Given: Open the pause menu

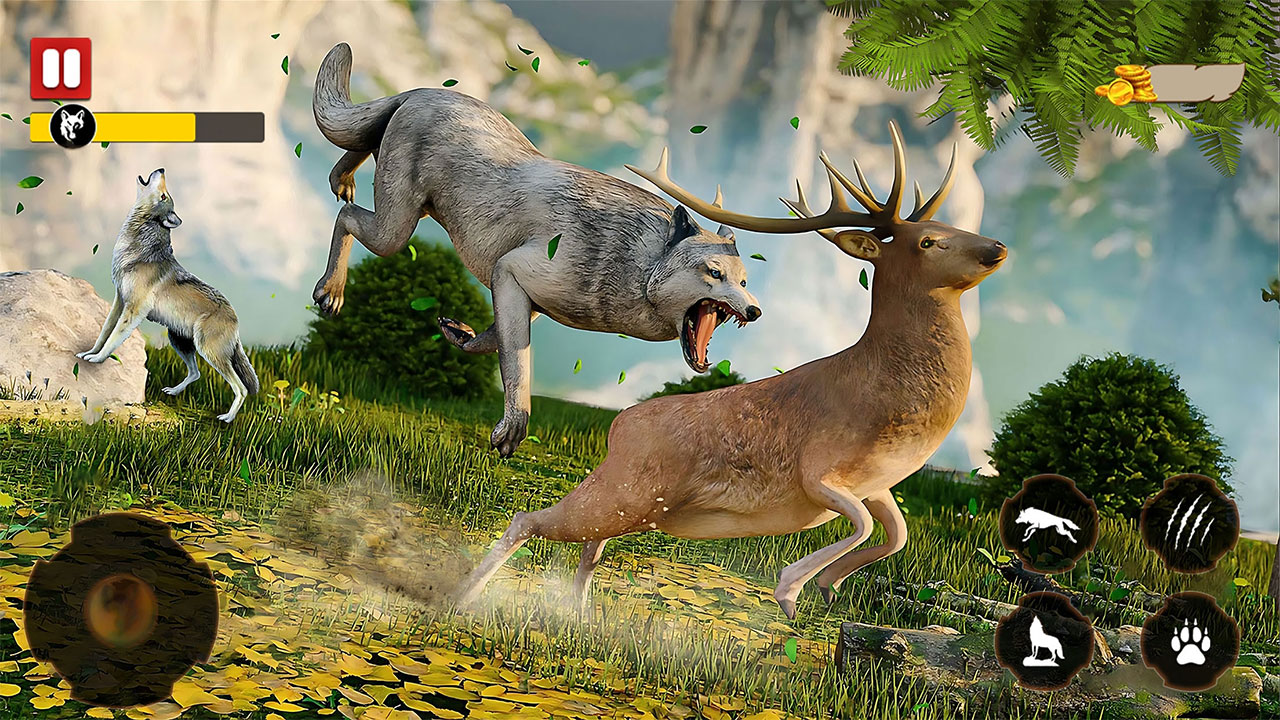Looking at the screenshot, I should pos(60,67).
